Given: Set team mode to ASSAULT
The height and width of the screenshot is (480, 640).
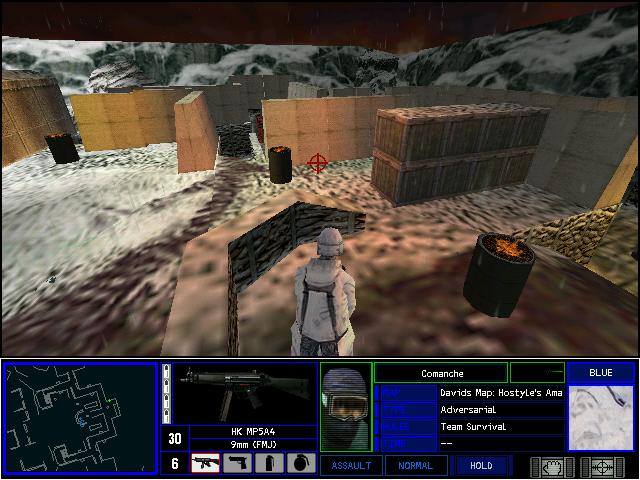Looking at the screenshot, I should [x=350, y=465].
